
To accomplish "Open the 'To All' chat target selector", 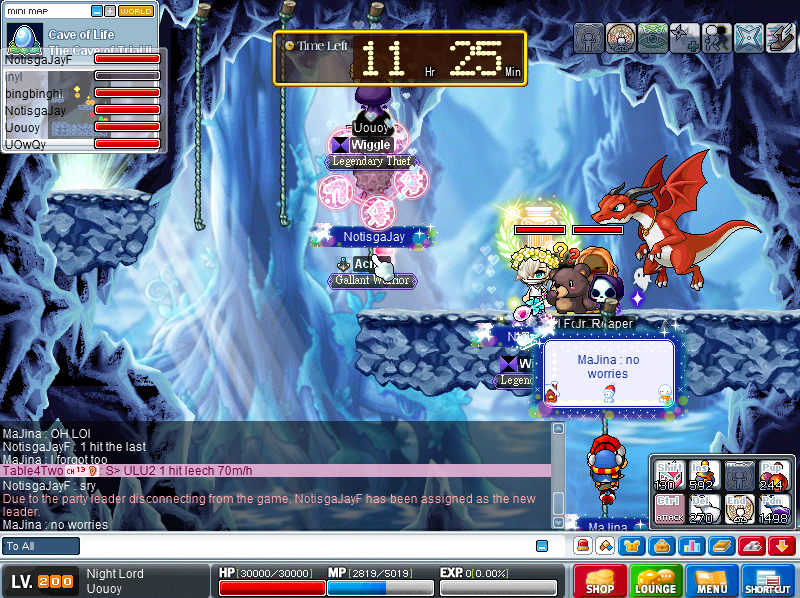I will tap(41, 546).
